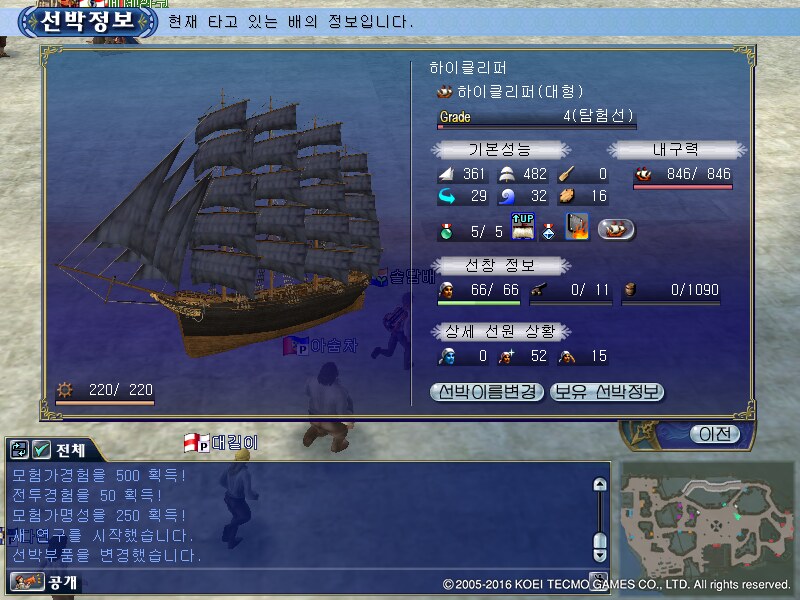The image size is (800, 600).
Task: Switch to the 전체 chat tab
Action: 72,450
